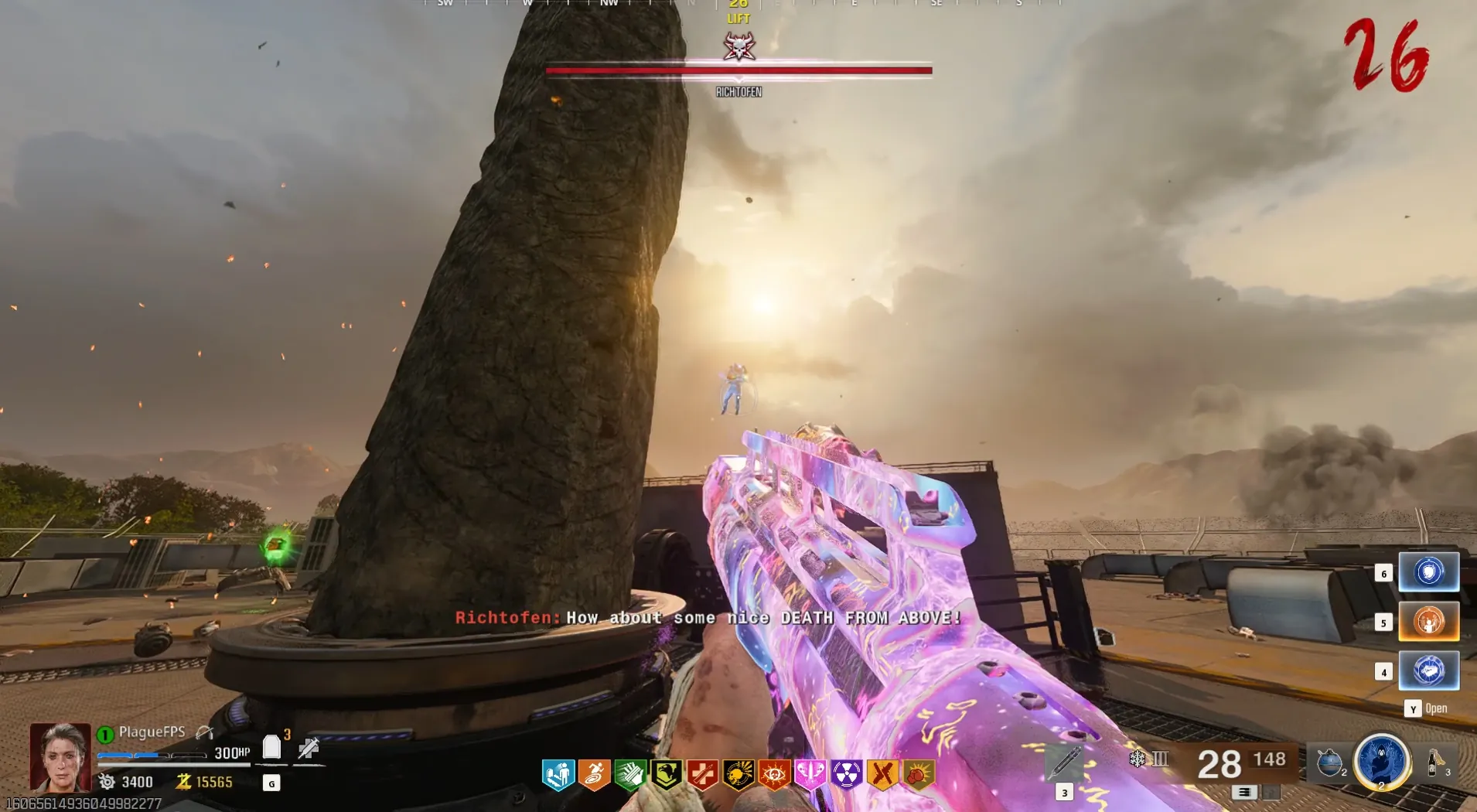The image size is (1477, 812).
Task: Click the red cross Quick Revive perk
Action: tap(703, 774)
